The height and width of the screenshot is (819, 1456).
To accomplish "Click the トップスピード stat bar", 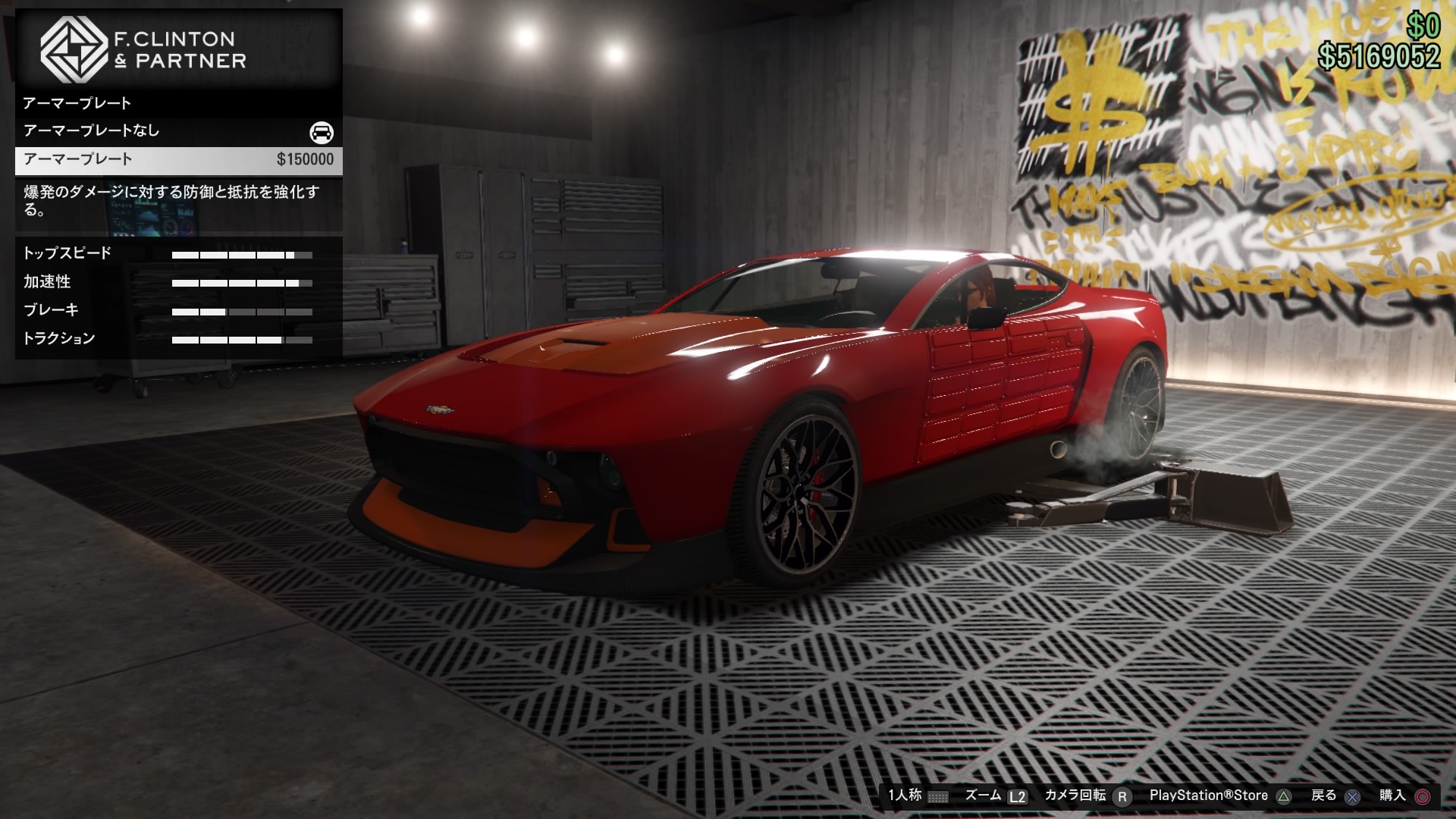I will click(x=243, y=256).
